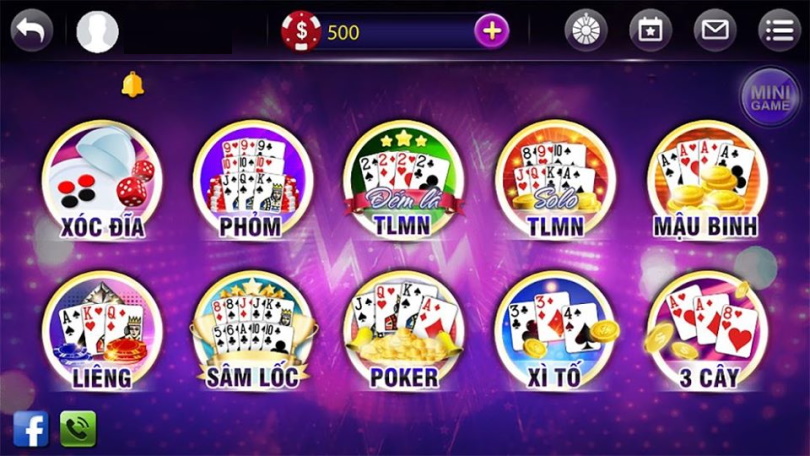Enter the Mậu Binh game
The height and width of the screenshot is (456, 810).
click(x=706, y=180)
